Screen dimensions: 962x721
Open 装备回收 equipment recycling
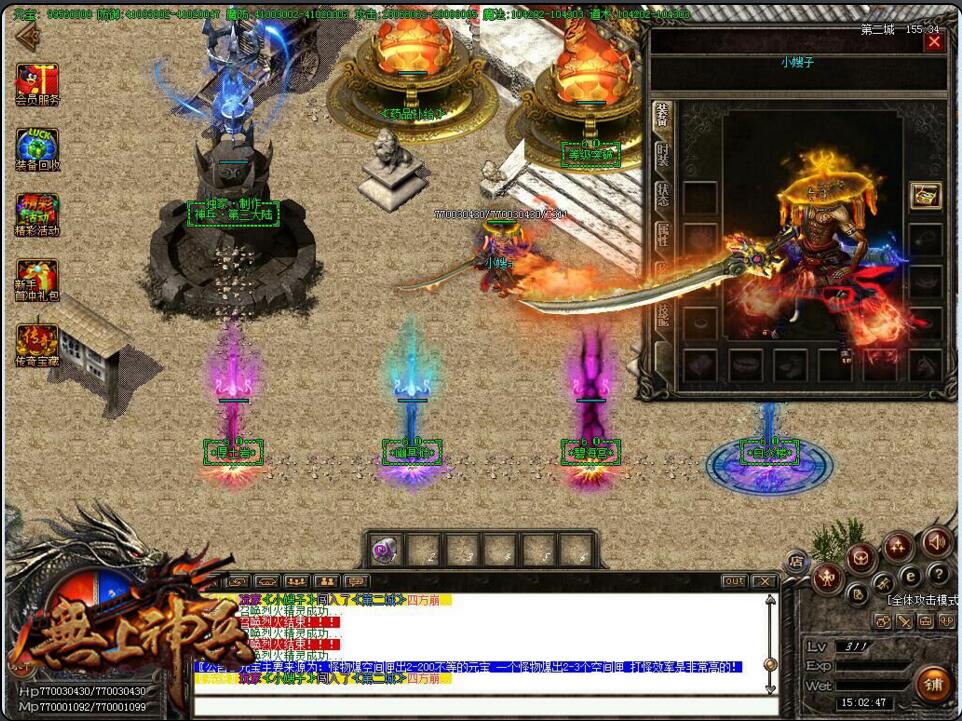(x=37, y=149)
